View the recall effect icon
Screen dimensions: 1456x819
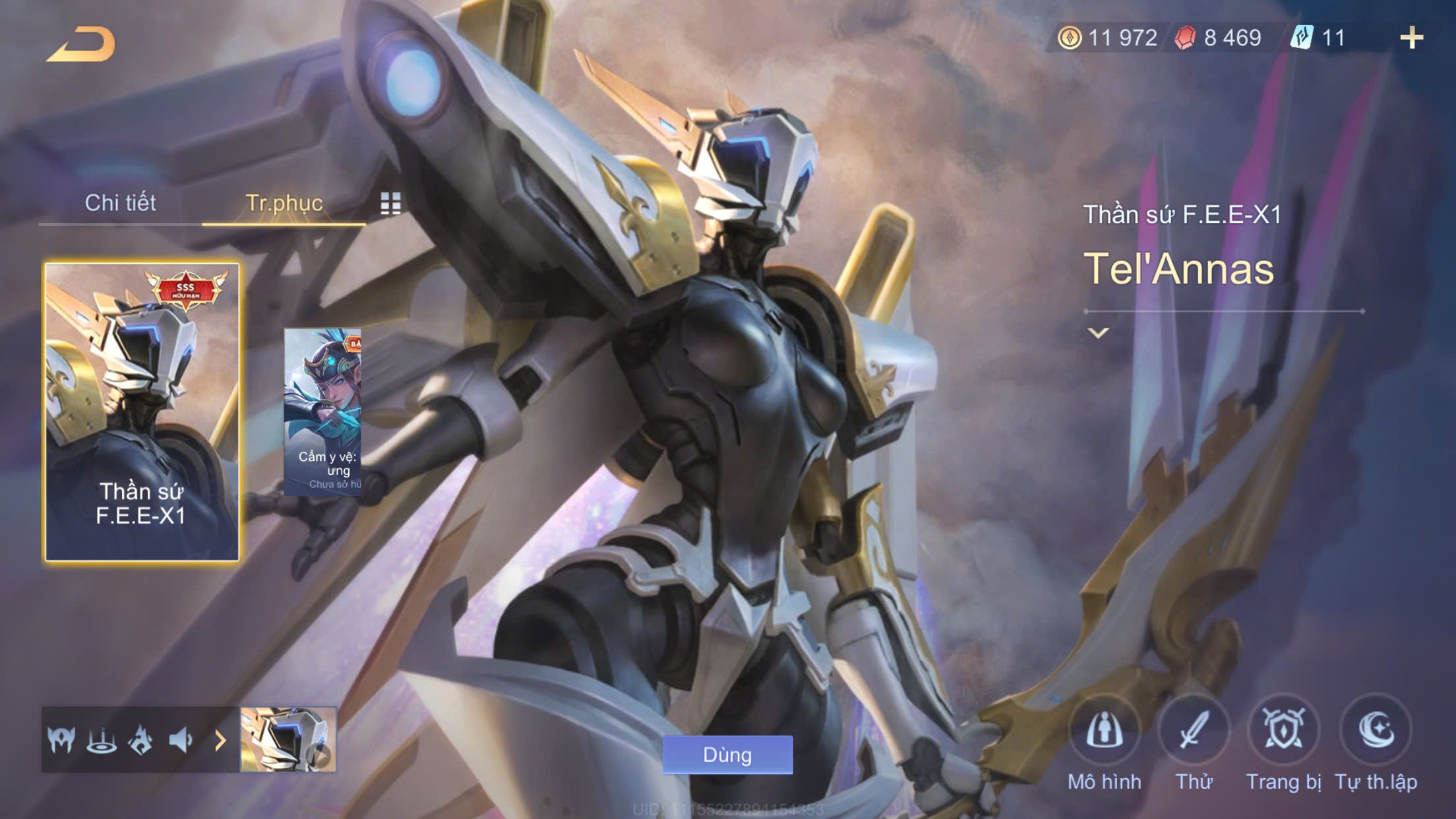(x=102, y=741)
